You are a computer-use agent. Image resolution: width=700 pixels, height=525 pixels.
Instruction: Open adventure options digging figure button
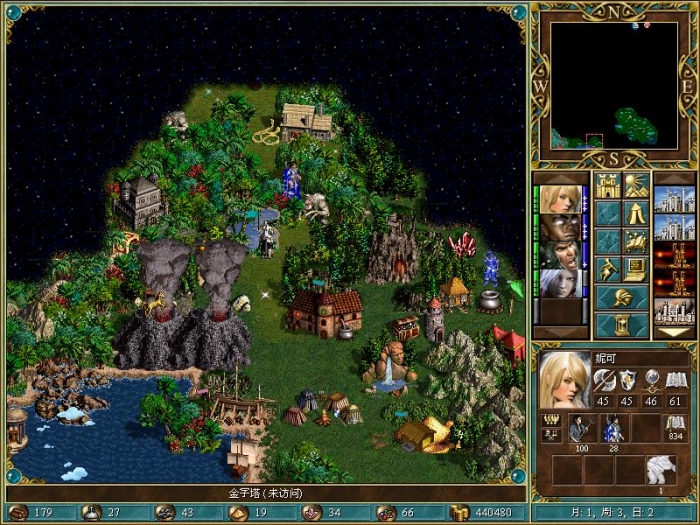[608, 268]
